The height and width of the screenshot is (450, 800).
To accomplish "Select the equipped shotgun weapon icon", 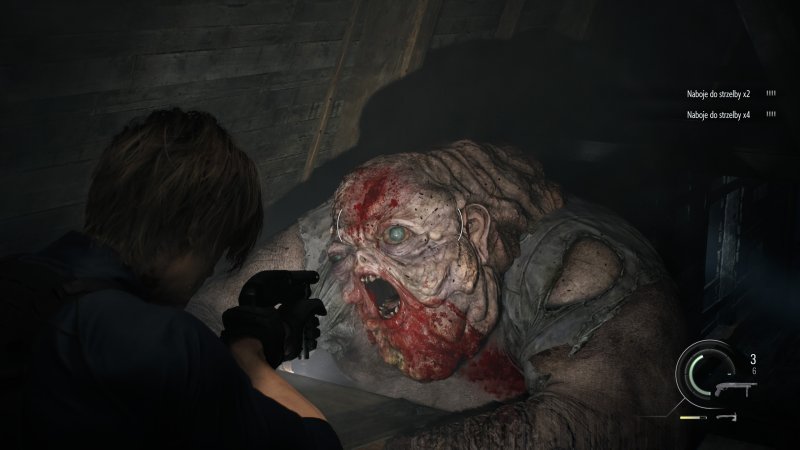I will (736, 390).
